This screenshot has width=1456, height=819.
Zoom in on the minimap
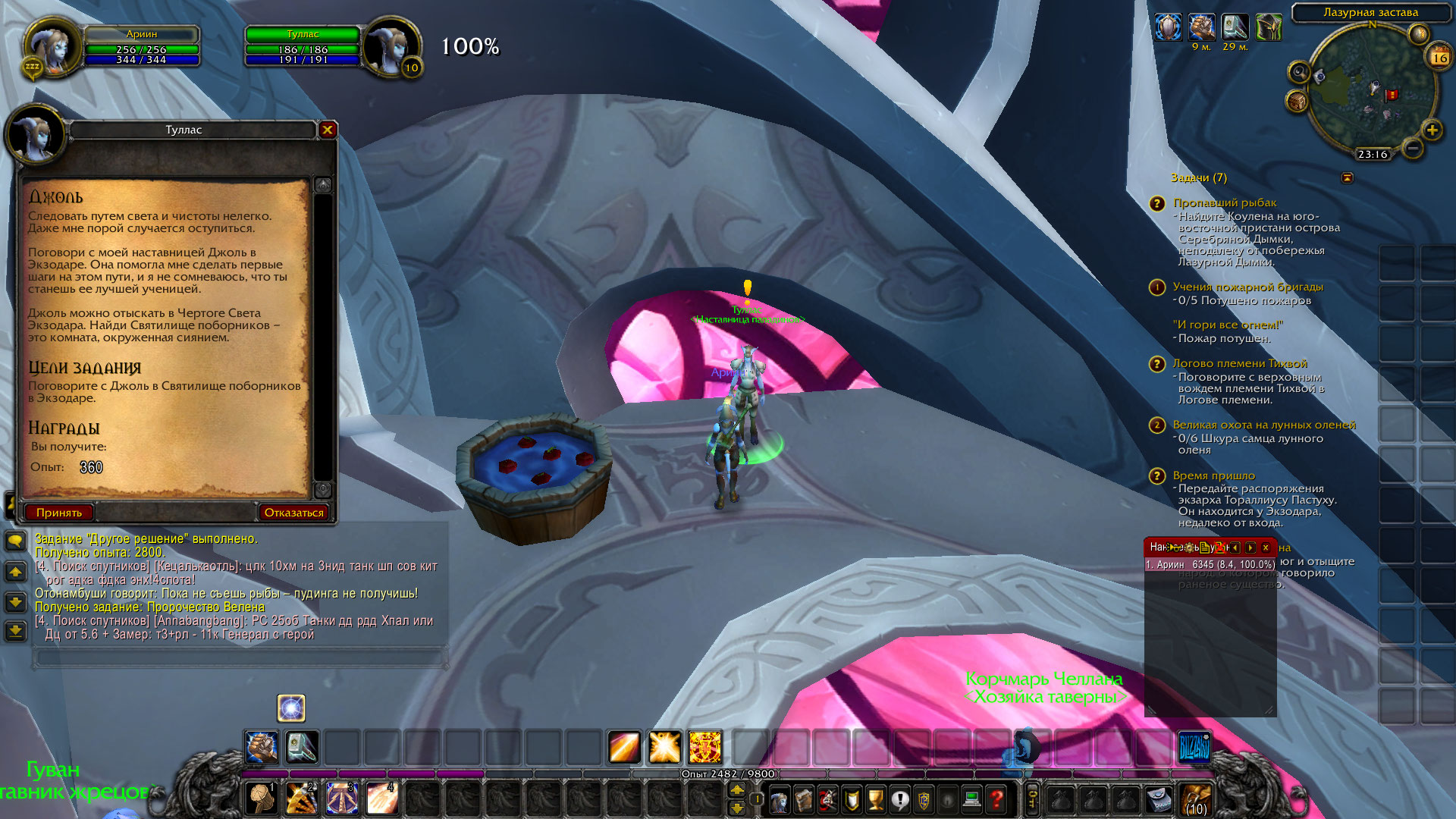click(1432, 130)
